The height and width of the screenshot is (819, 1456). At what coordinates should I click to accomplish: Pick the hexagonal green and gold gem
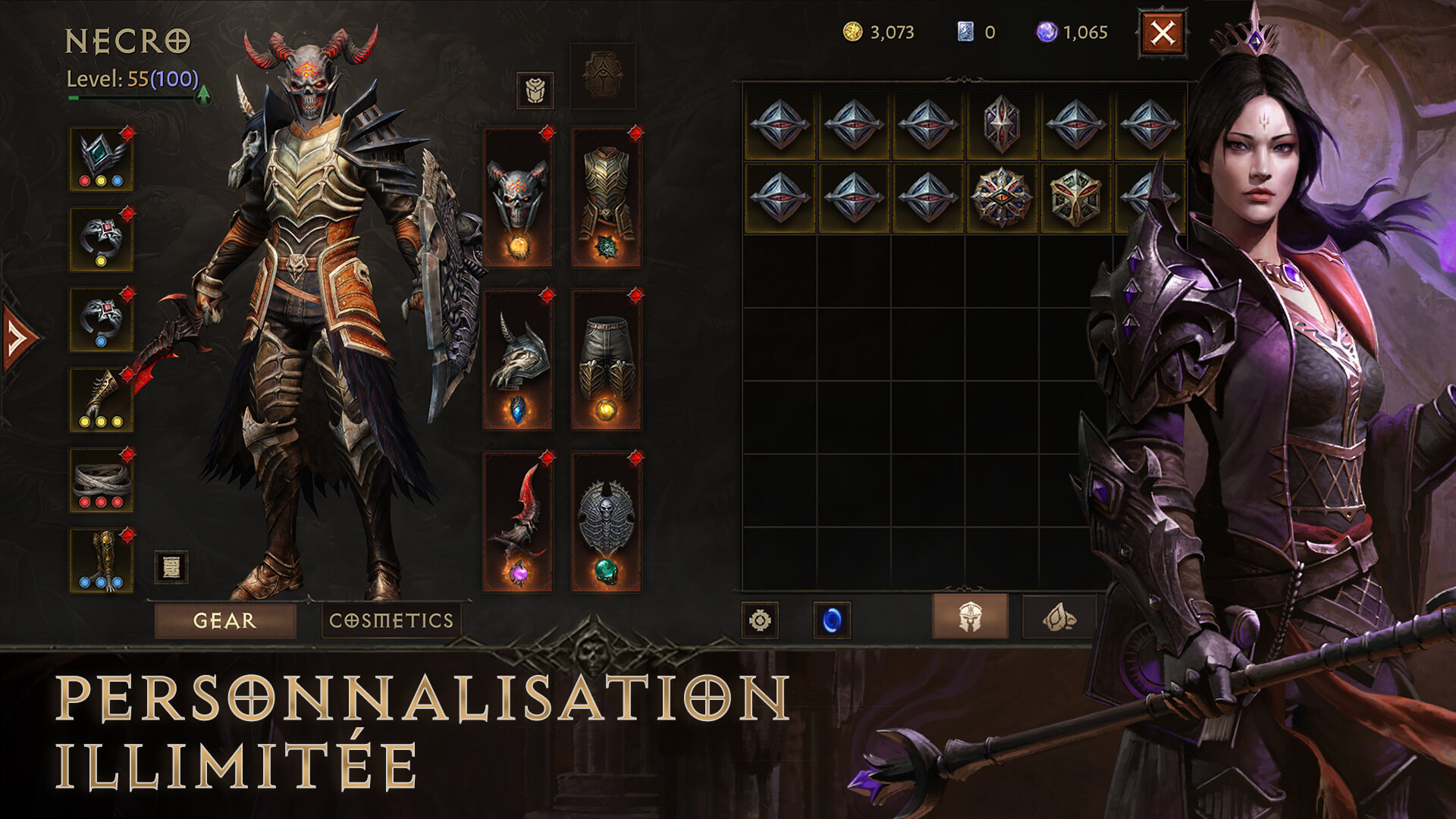tap(1075, 197)
